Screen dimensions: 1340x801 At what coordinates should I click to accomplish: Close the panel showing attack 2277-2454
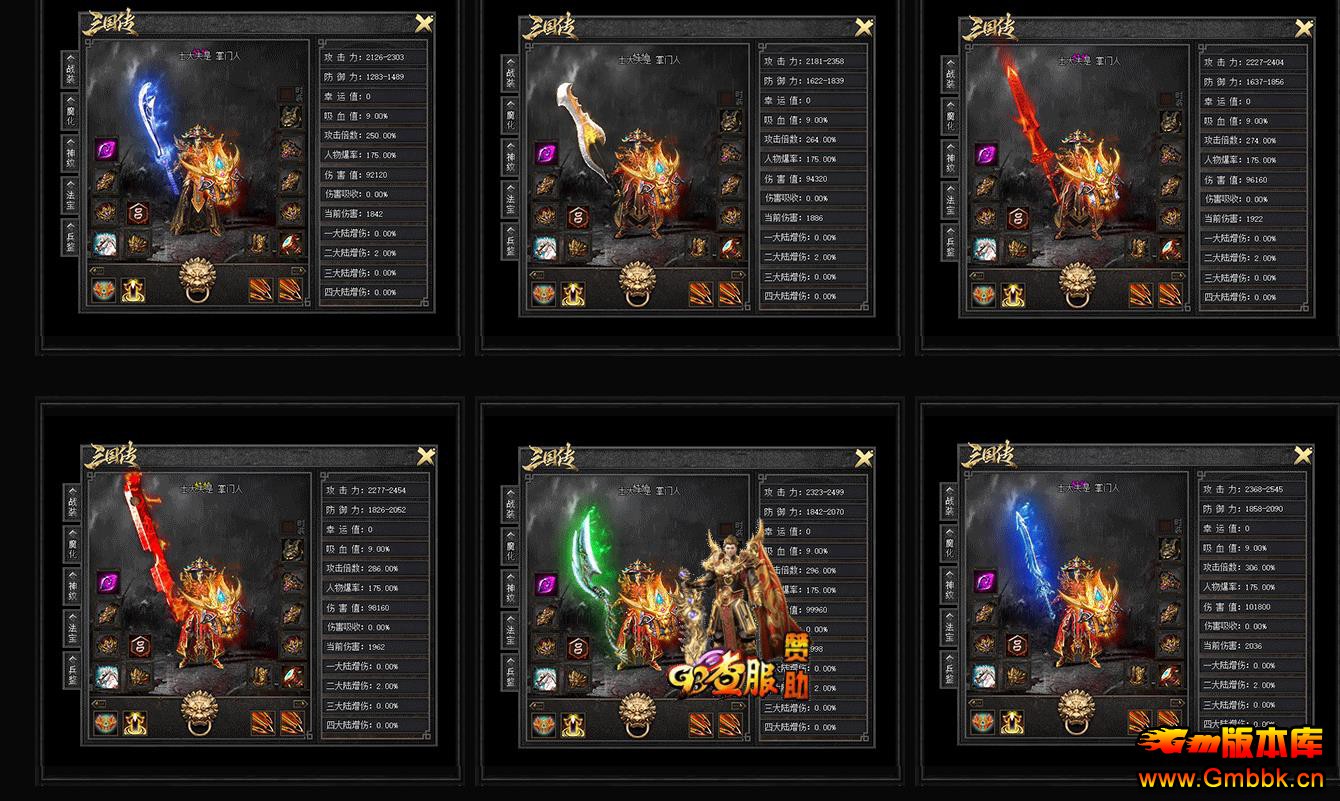click(425, 458)
